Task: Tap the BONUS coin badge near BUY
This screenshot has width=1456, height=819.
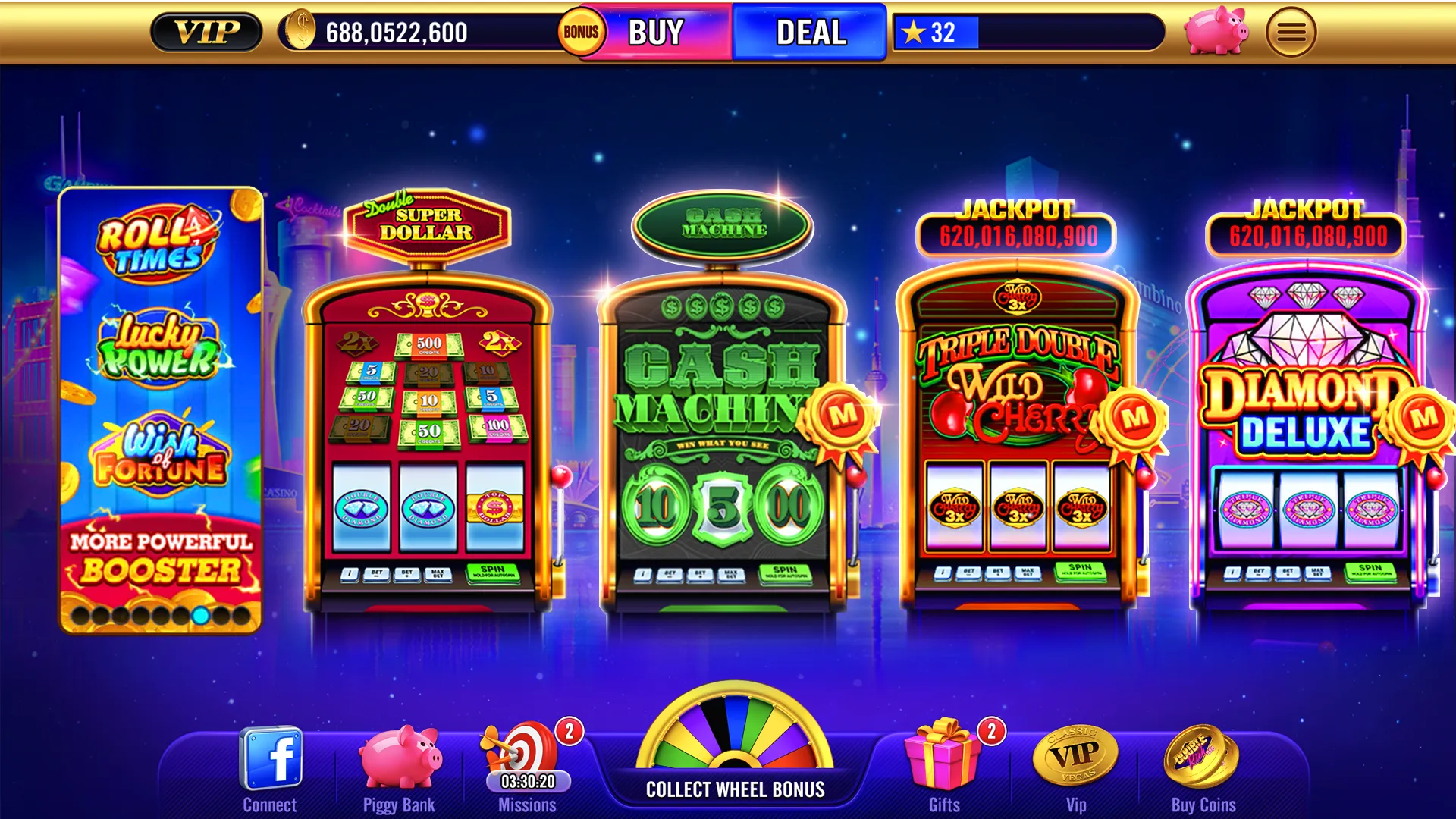Action: (581, 32)
